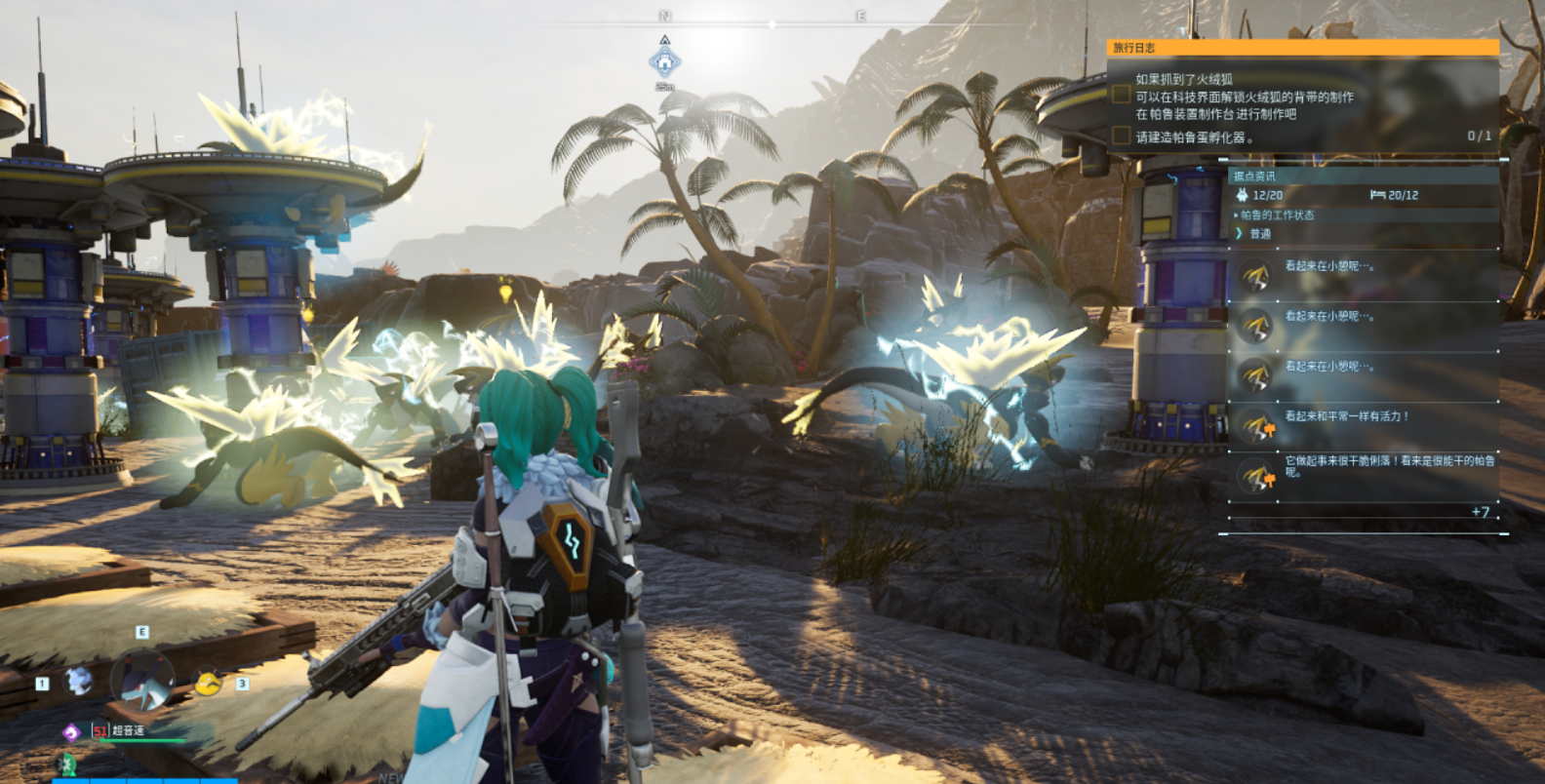
Task: Show the +7 additional pals
Action: (1480, 512)
